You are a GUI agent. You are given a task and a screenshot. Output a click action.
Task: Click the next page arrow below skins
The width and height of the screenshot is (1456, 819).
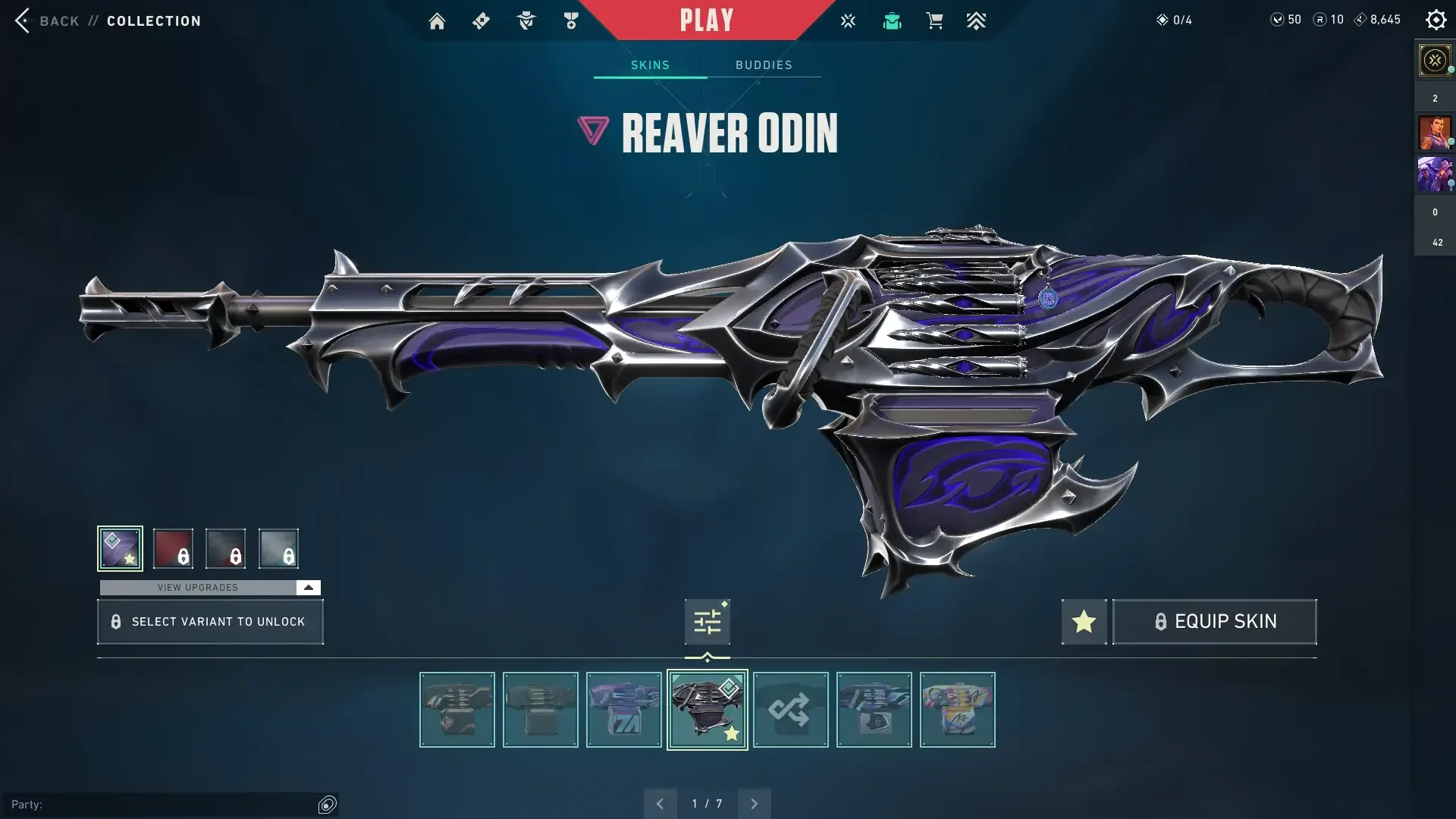coord(754,802)
